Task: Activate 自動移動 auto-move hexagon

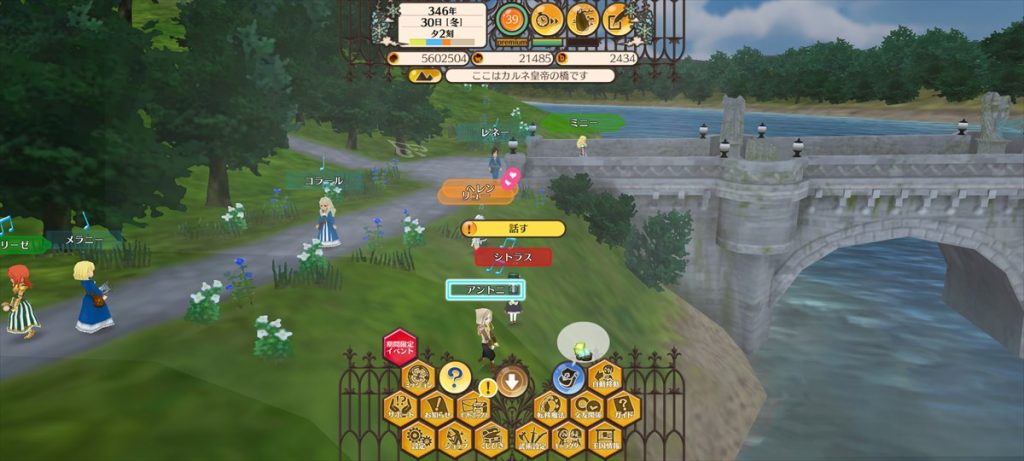Action: [605, 378]
